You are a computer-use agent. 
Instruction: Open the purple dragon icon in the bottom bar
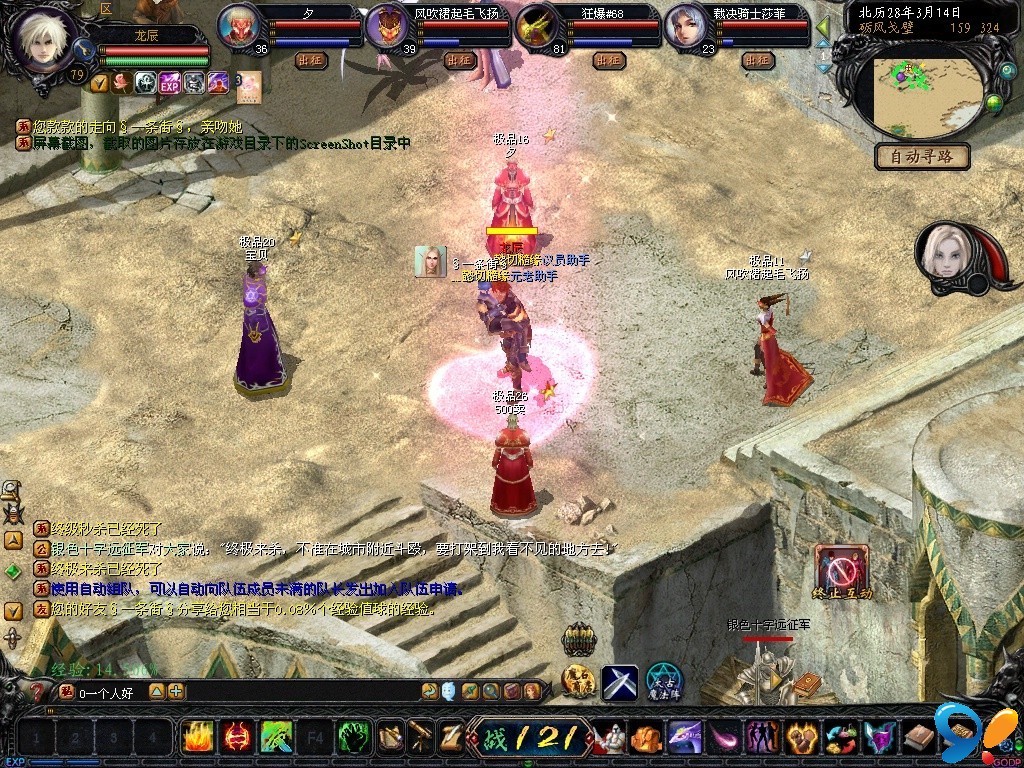click(683, 738)
